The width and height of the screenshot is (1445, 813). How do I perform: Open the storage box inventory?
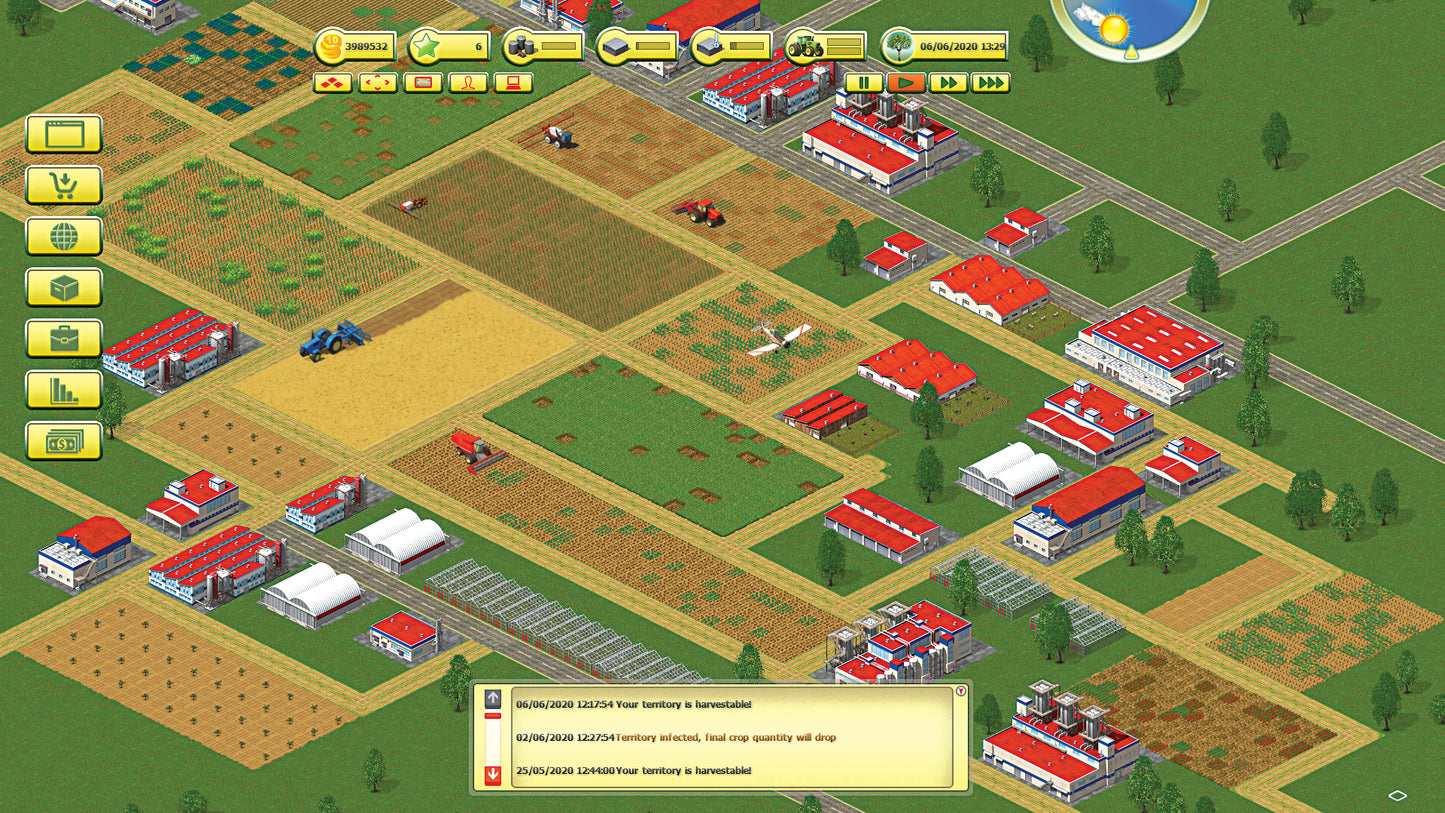click(x=64, y=288)
